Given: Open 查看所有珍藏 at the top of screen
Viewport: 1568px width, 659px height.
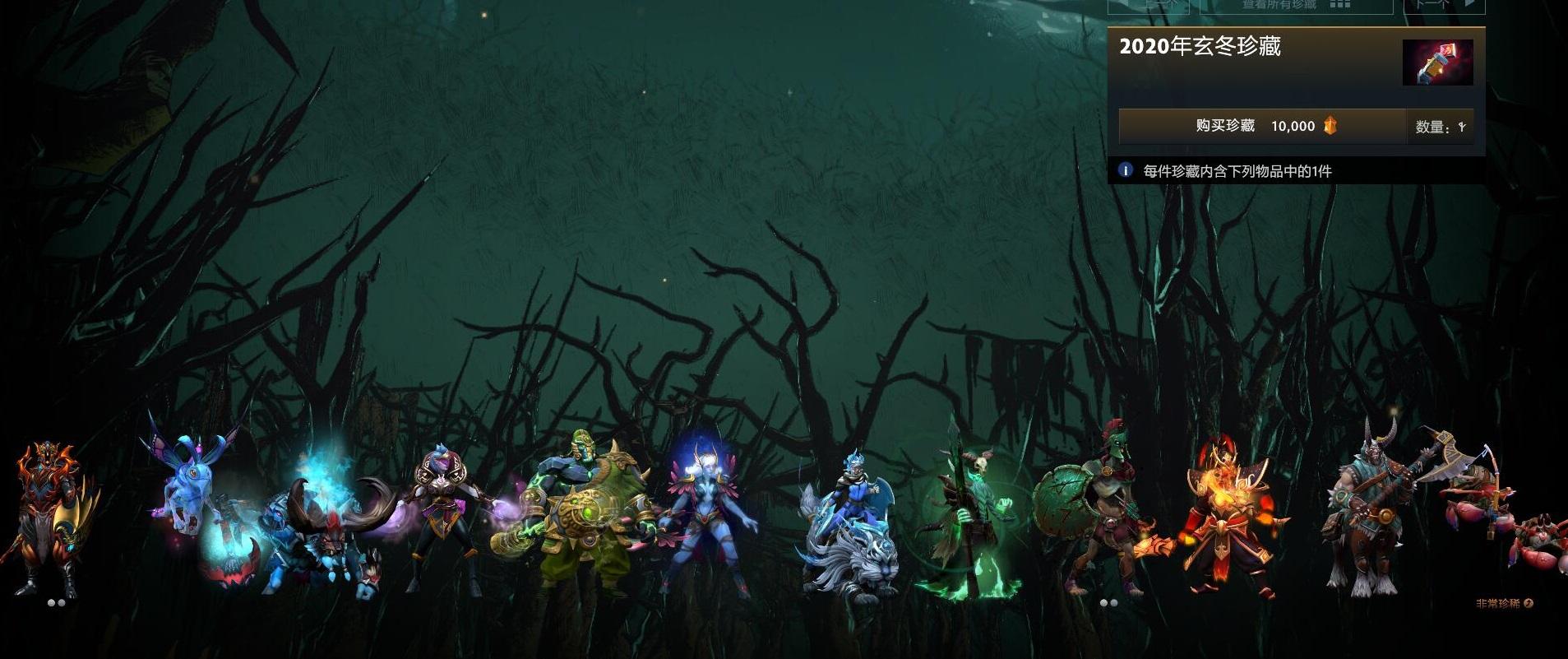Looking at the screenshot, I should coord(1279,6).
